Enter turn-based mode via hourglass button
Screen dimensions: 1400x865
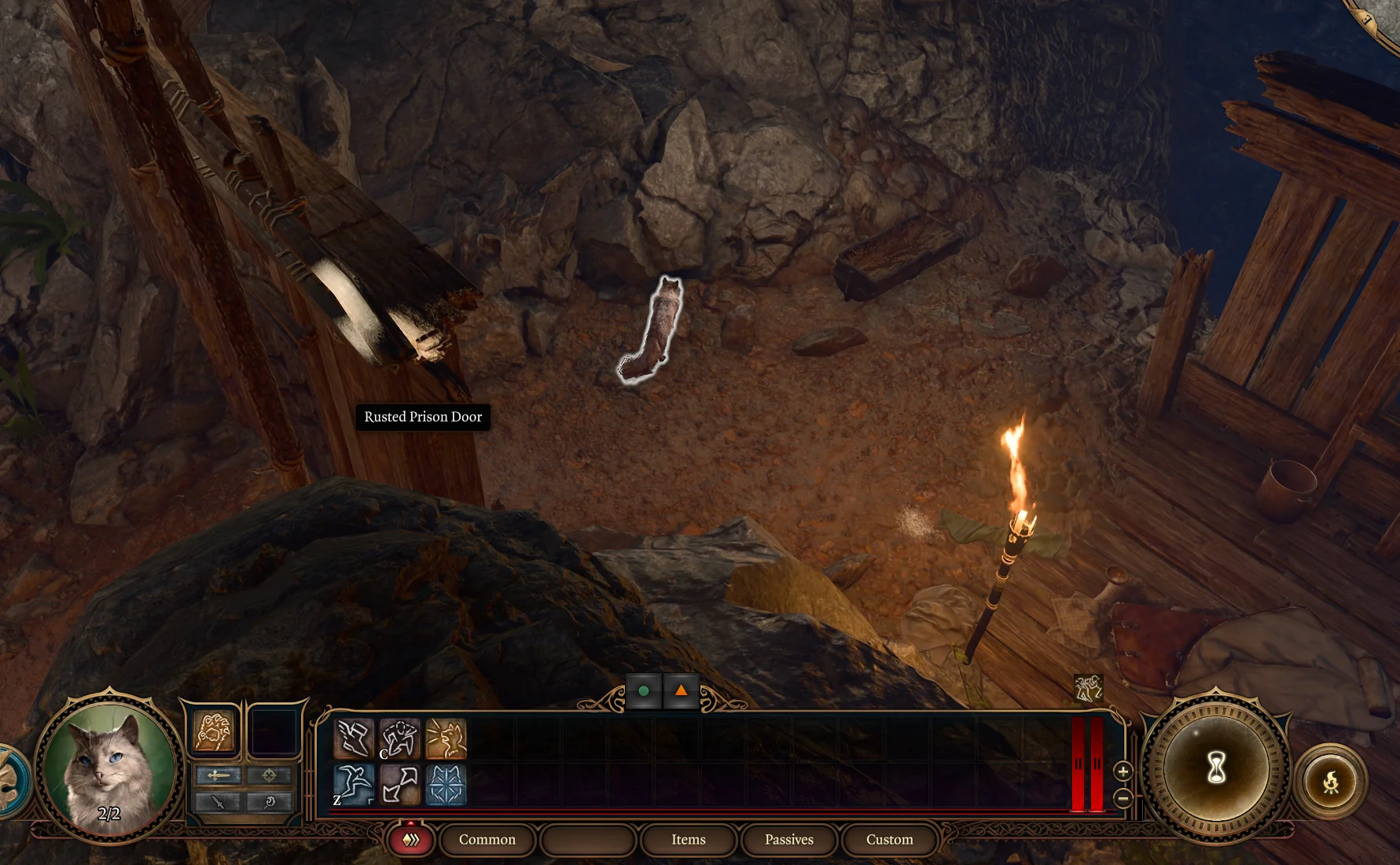tap(1216, 768)
